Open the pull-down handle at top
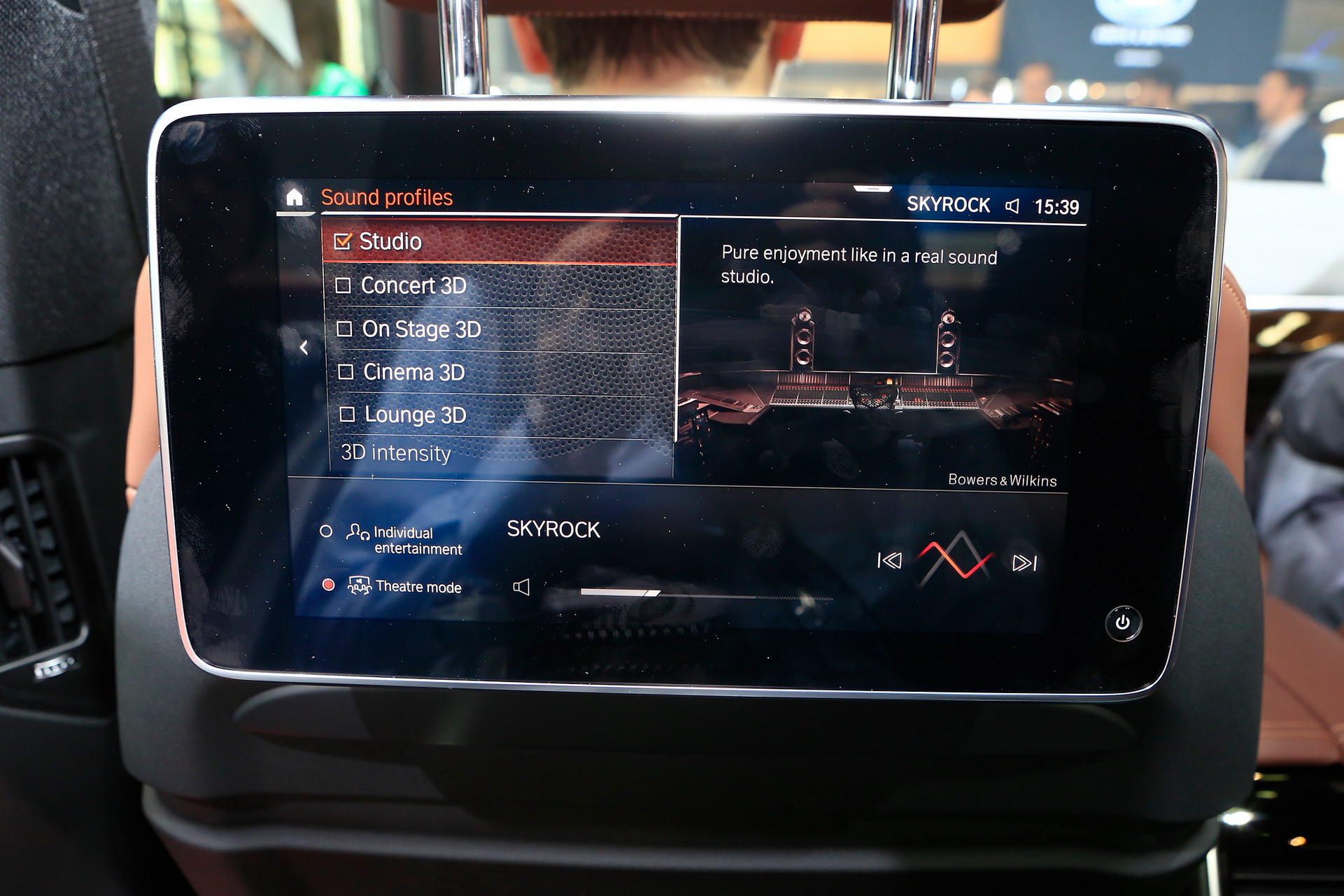This screenshot has width=1344, height=896. coord(872,189)
